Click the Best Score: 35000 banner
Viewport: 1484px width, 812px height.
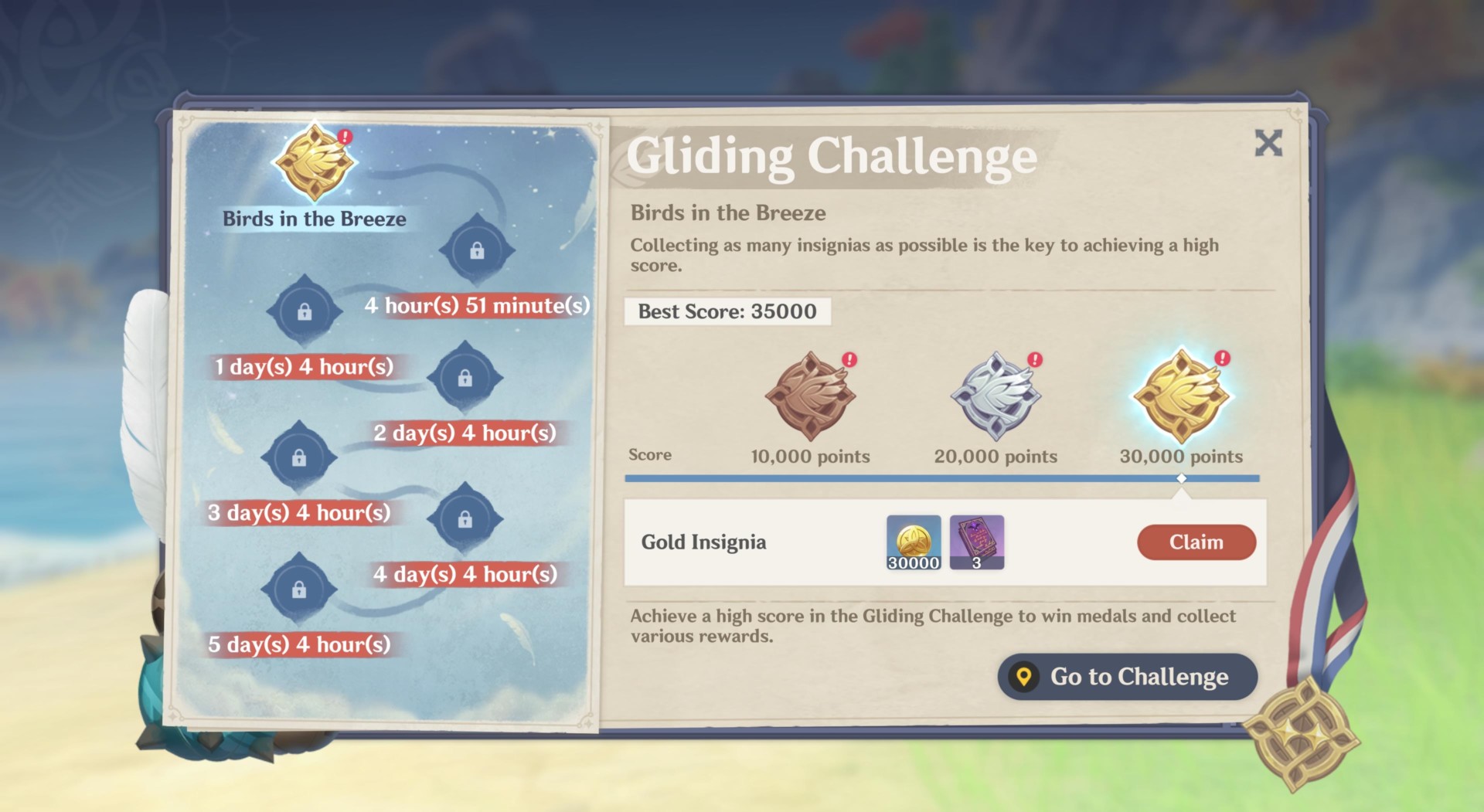[x=727, y=311]
